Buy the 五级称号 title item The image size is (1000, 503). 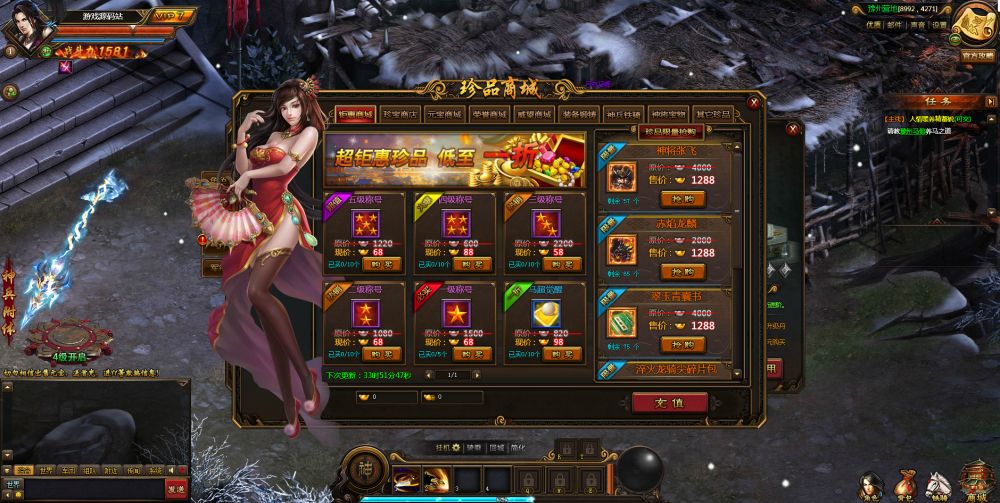[x=384, y=264]
